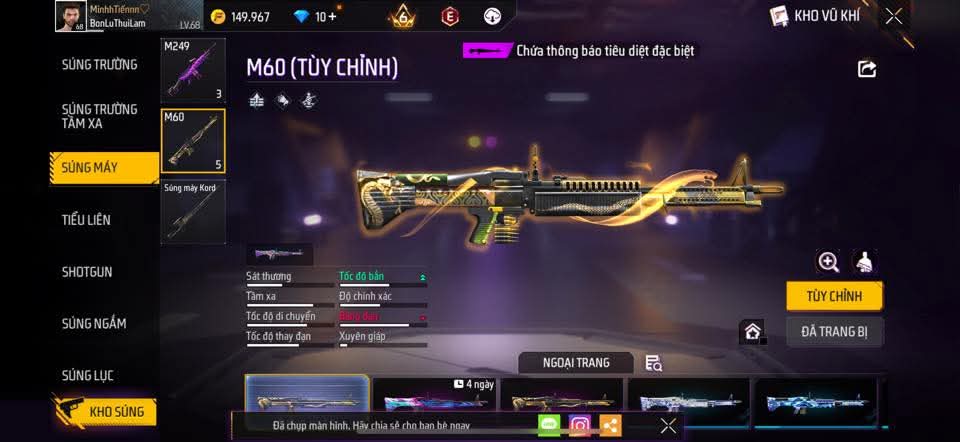Share the weapon using the share arrow icon
The height and width of the screenshot is (442, 960).
[x=867, y=69]
